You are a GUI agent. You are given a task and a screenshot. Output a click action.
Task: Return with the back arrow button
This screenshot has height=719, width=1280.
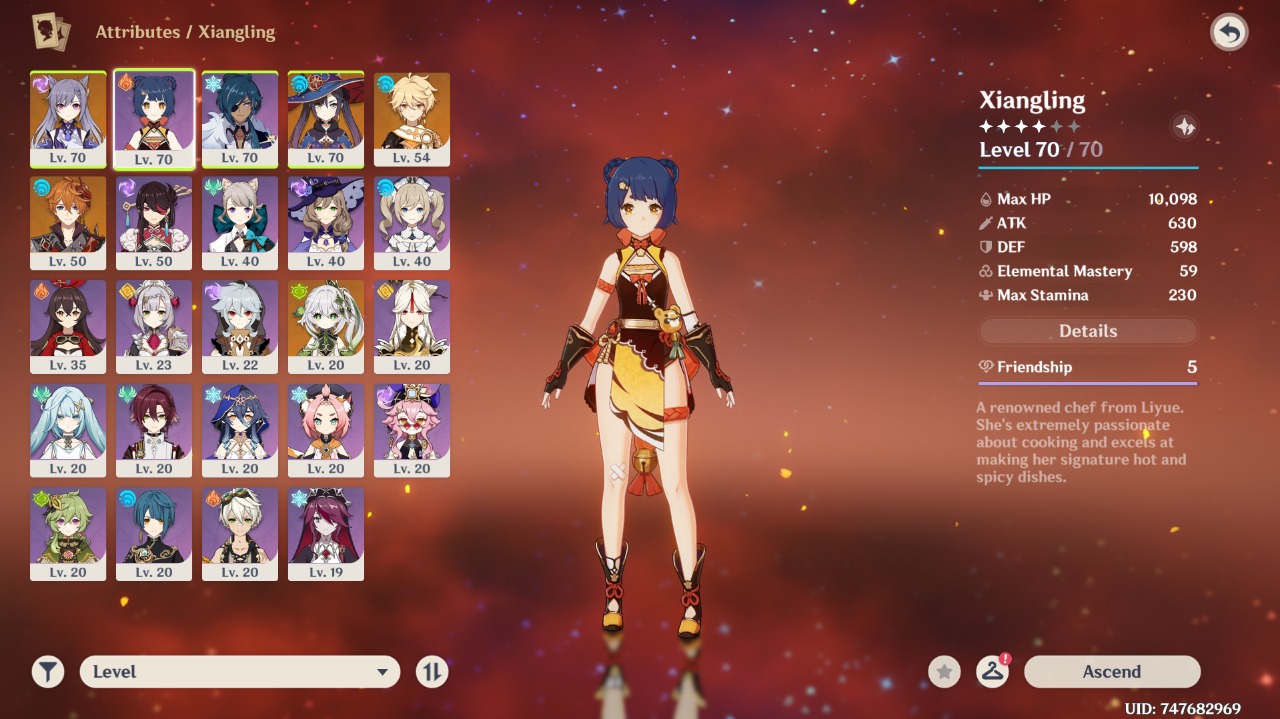pos(1229,33)
